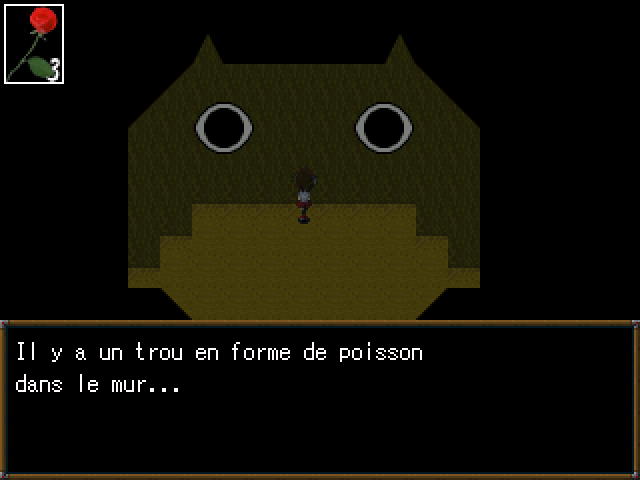Click the red rose life icon
Viewport: 640px width, 480px height.
34,43
